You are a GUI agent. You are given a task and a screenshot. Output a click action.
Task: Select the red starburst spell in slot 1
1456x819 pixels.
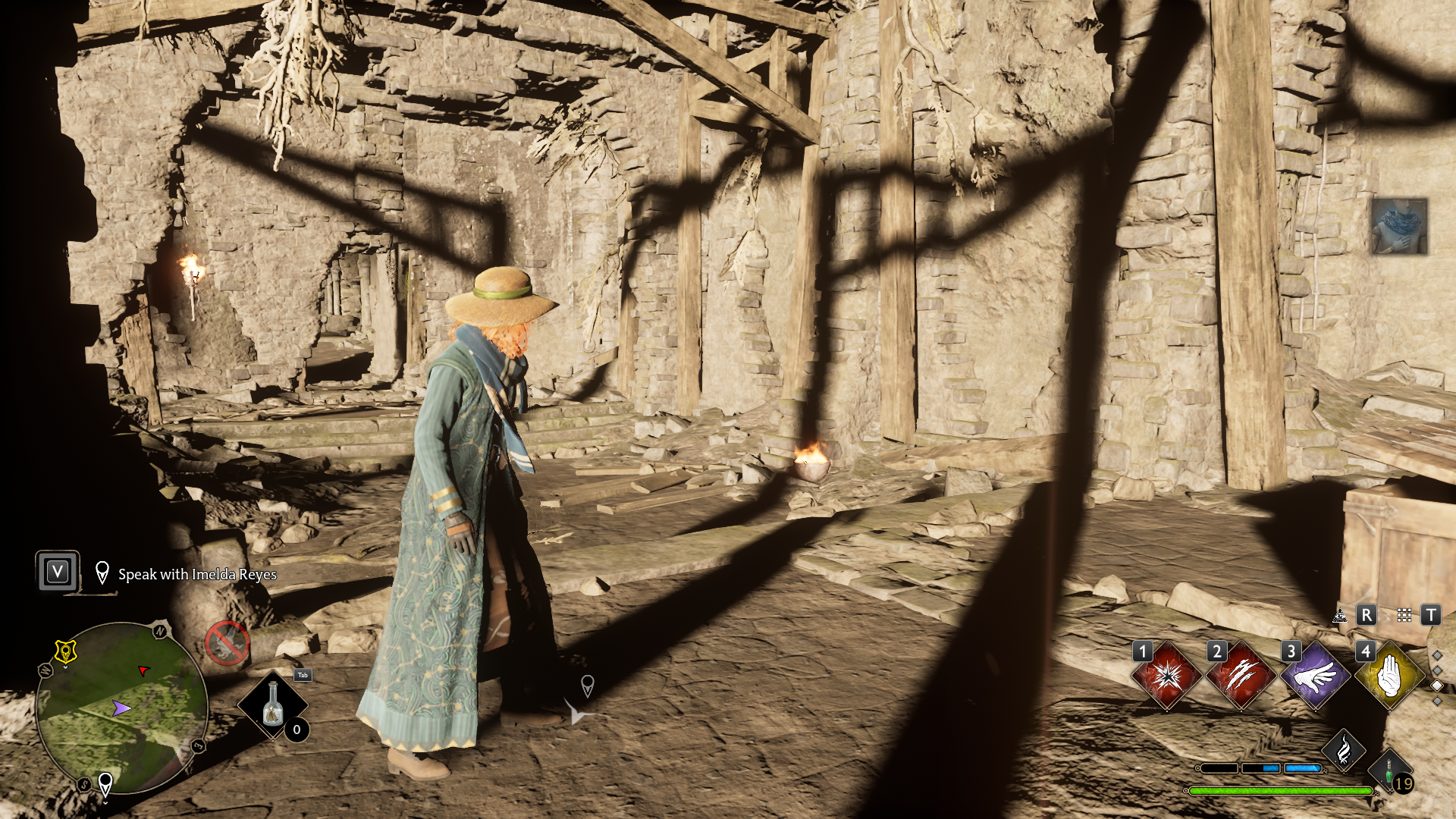(1166, 676)
